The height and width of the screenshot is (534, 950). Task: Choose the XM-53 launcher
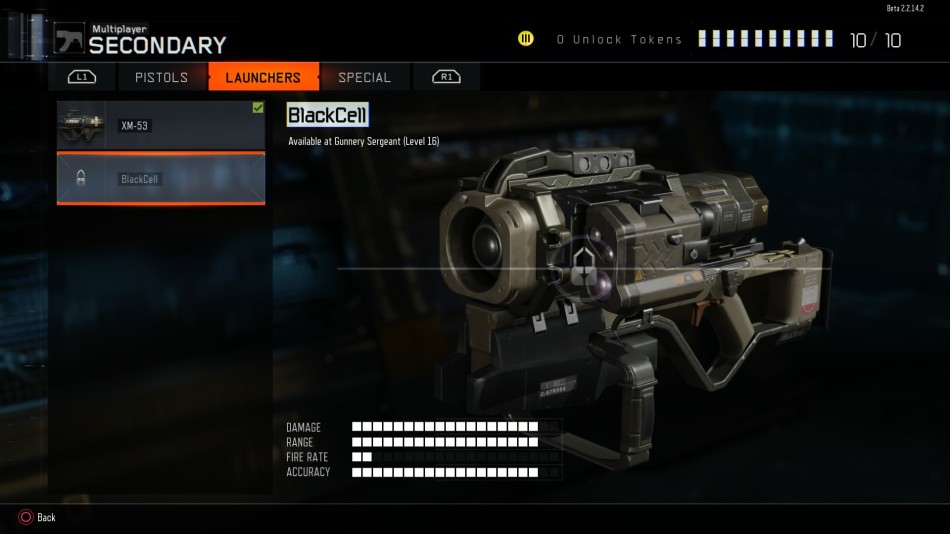[x=160, y=126]
